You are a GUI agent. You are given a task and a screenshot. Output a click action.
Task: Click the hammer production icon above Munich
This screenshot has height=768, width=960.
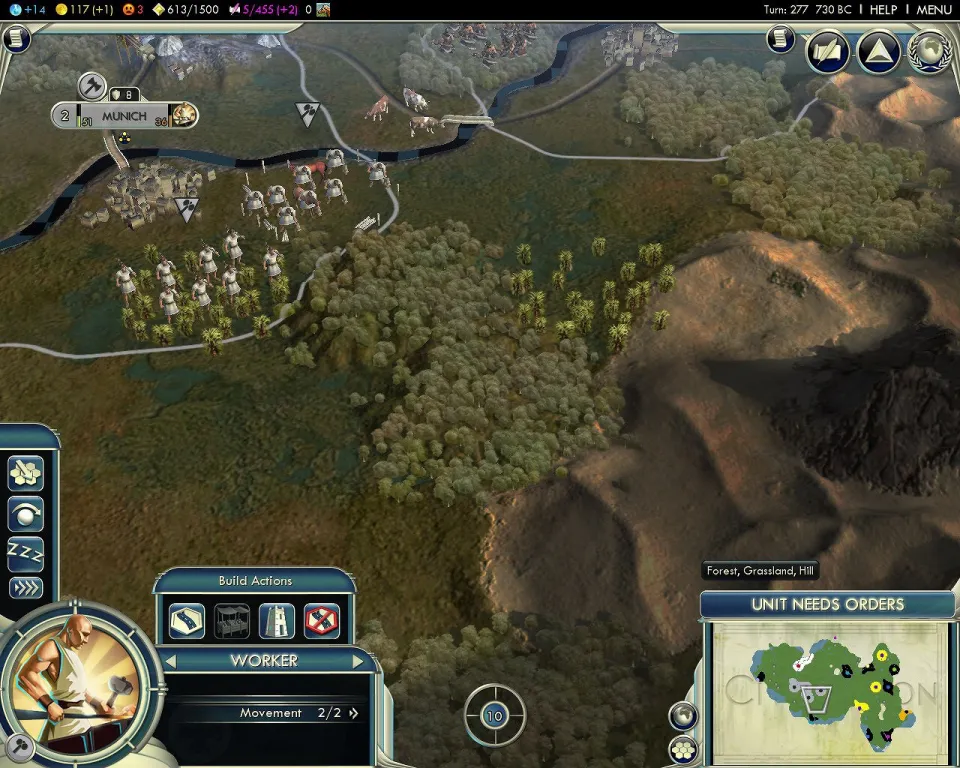click(92, 86)
